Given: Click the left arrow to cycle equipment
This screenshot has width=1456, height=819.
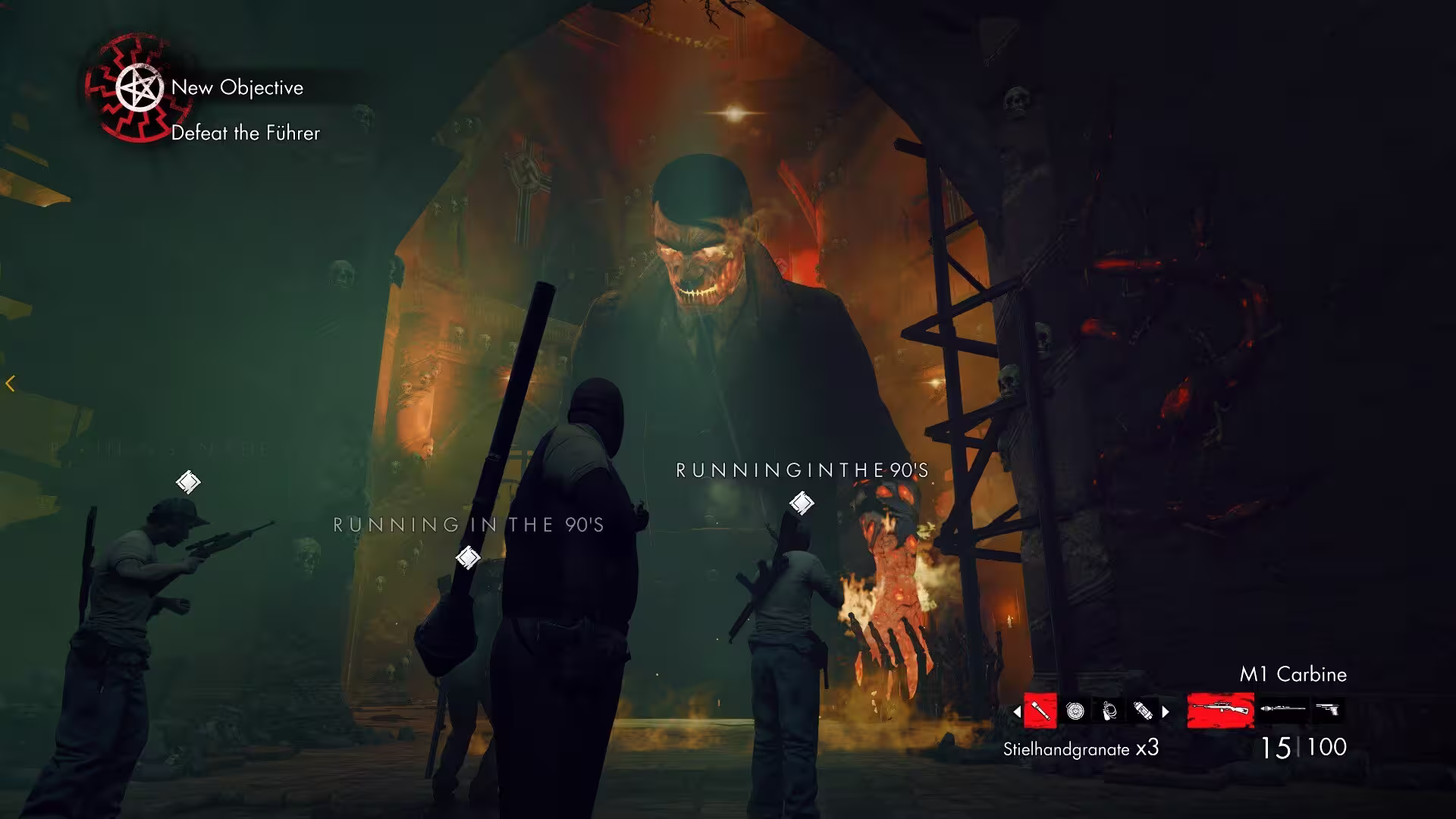Looking at the screenshot, I should pyautogui.click(x=1016, y=711).
